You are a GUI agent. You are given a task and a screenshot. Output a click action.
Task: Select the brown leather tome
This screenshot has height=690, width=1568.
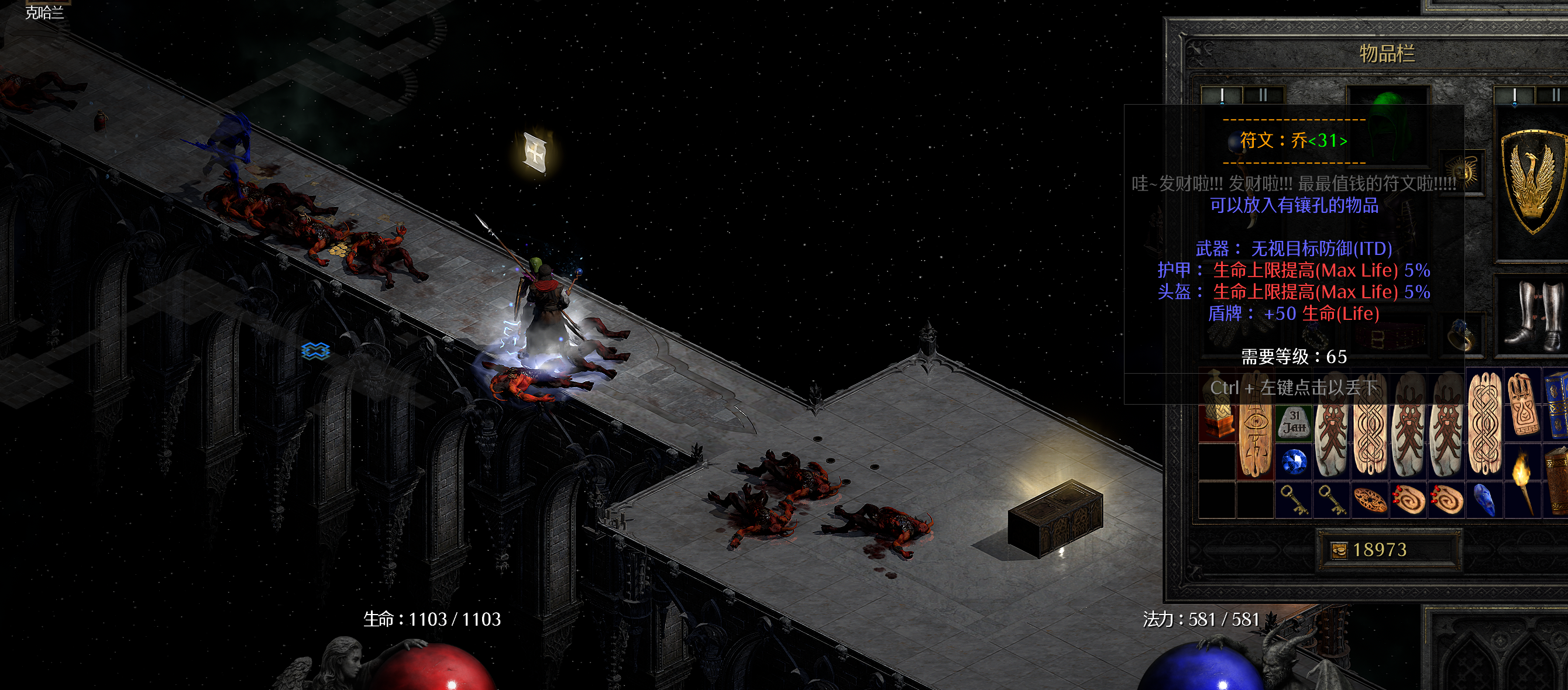[x=1558, y=481]
